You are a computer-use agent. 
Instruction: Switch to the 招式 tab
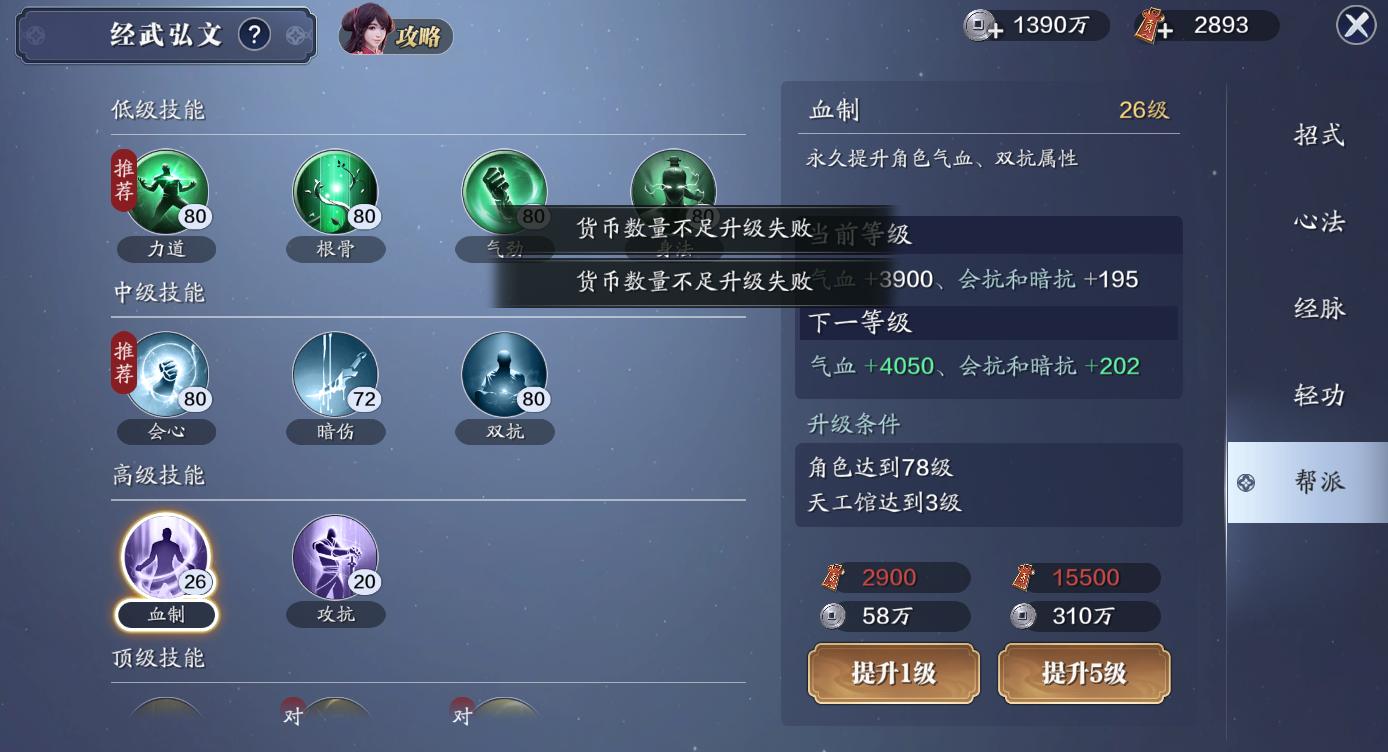pos(1322,133)
